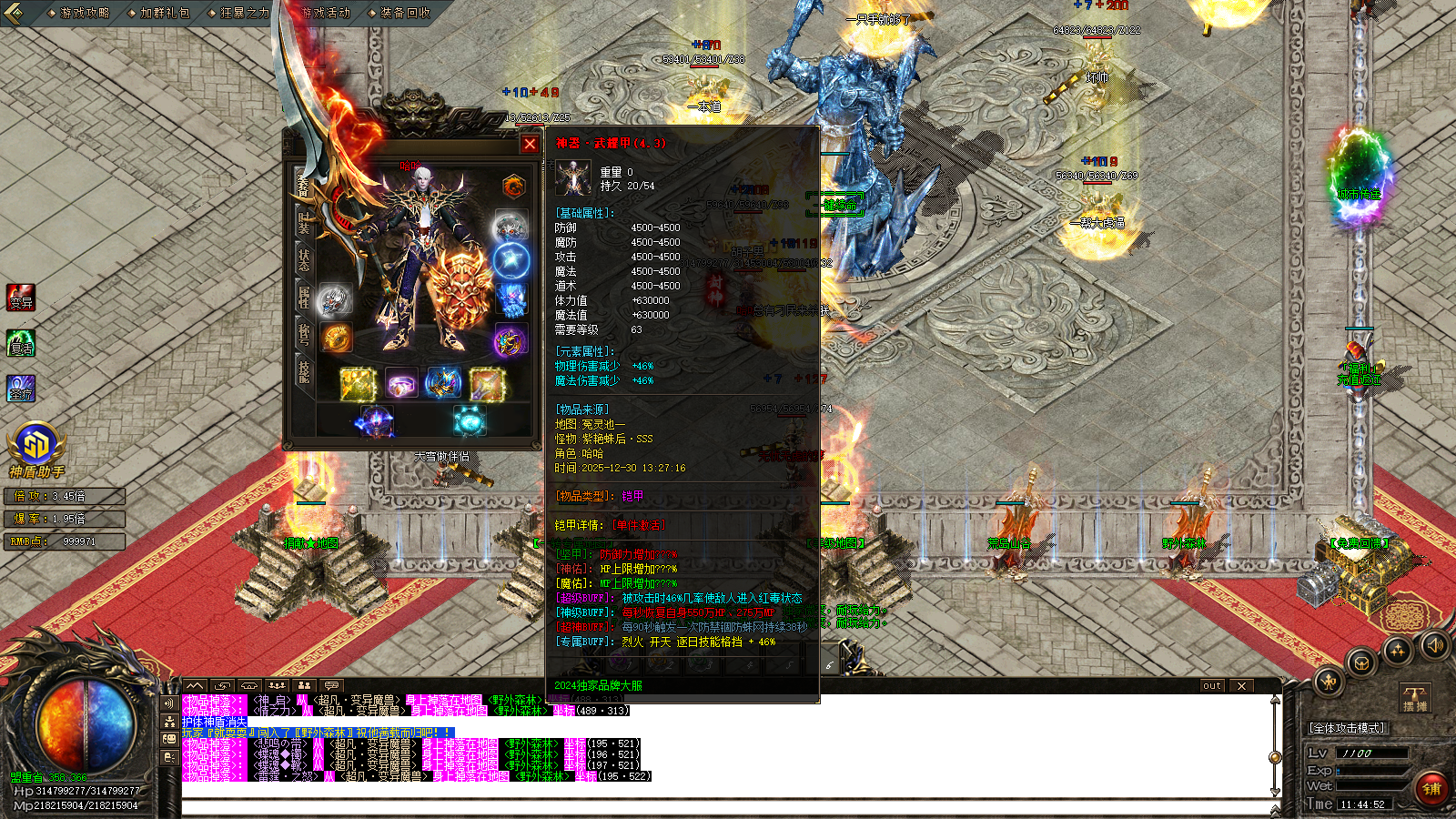The height and width of the screenshot is (819, 1456).
Task: Click the chat window out button
Action: 1211,686
